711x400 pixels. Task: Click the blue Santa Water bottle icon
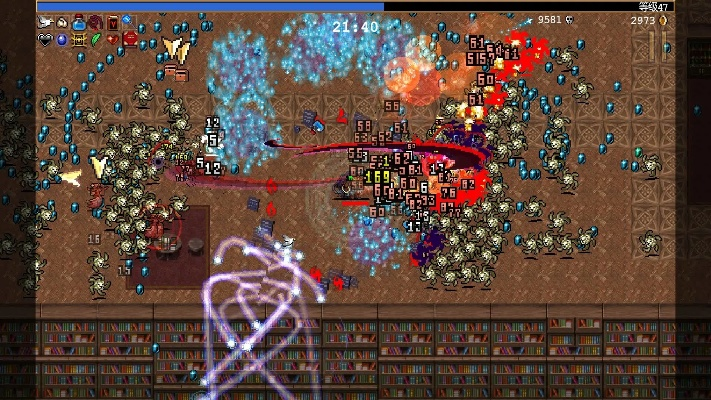tap(78, 22)
